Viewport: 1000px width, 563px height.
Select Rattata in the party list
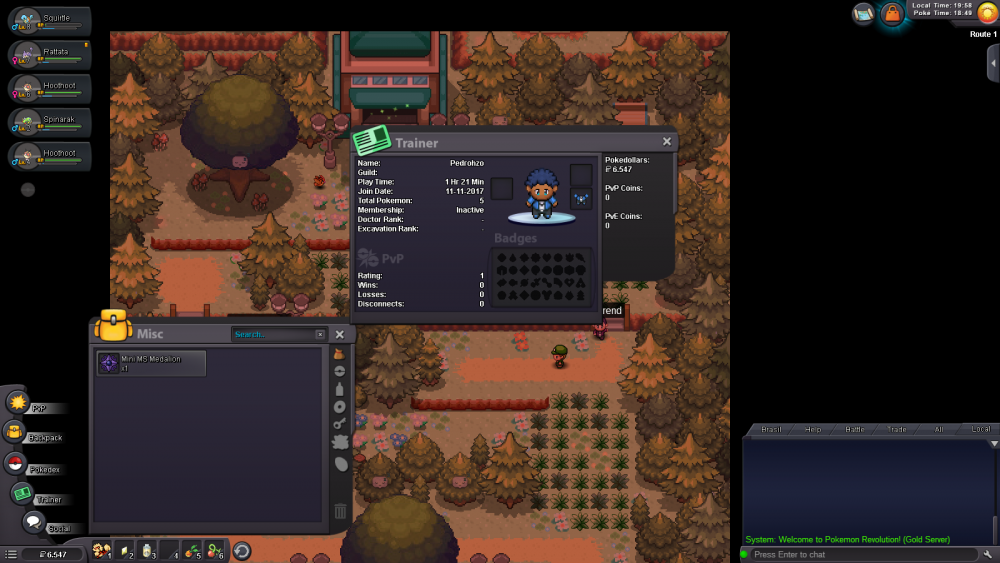pyautogui.click(x=50, y=54)
